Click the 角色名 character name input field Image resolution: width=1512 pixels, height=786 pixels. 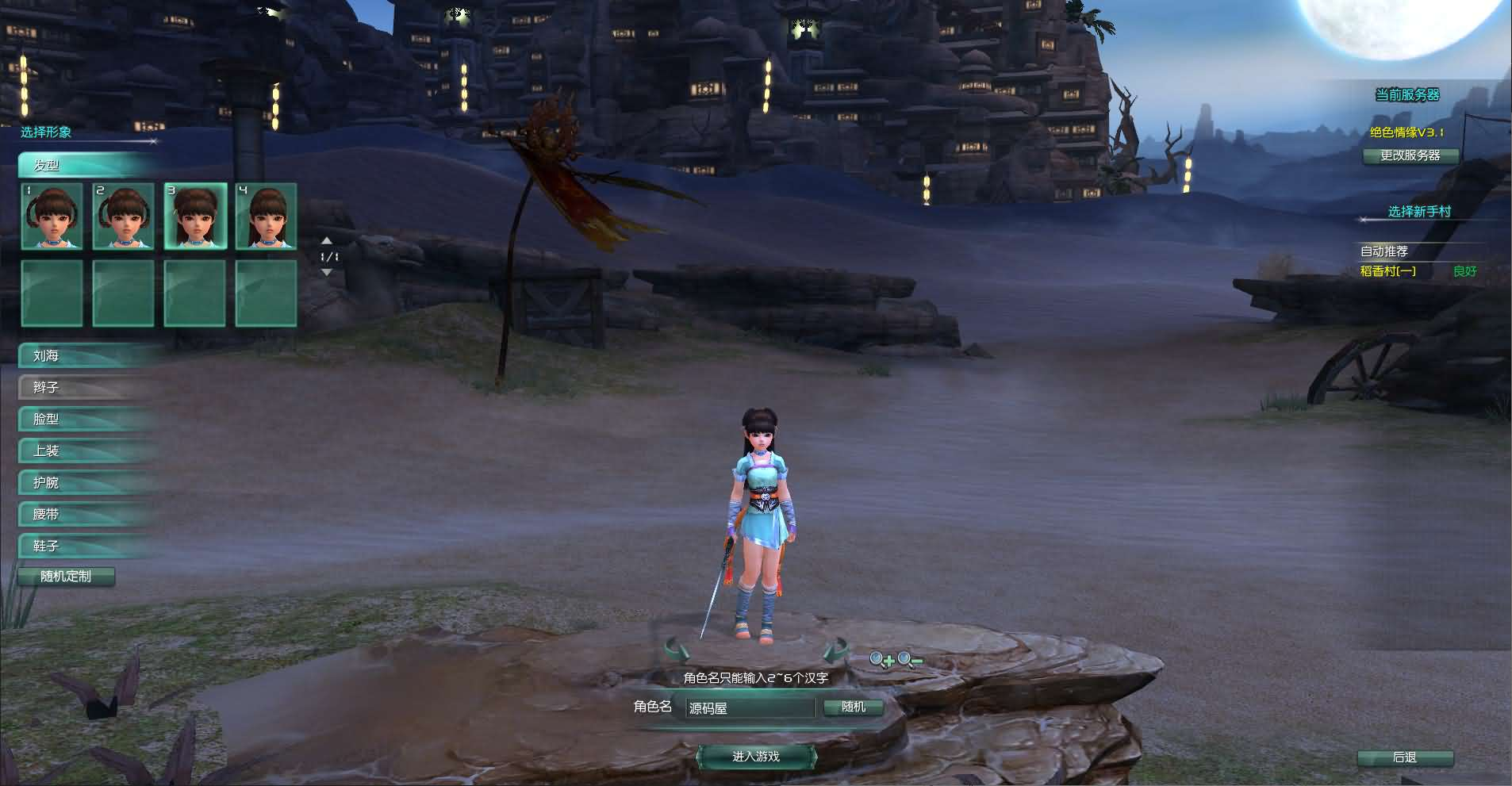(x=750, y=708)
